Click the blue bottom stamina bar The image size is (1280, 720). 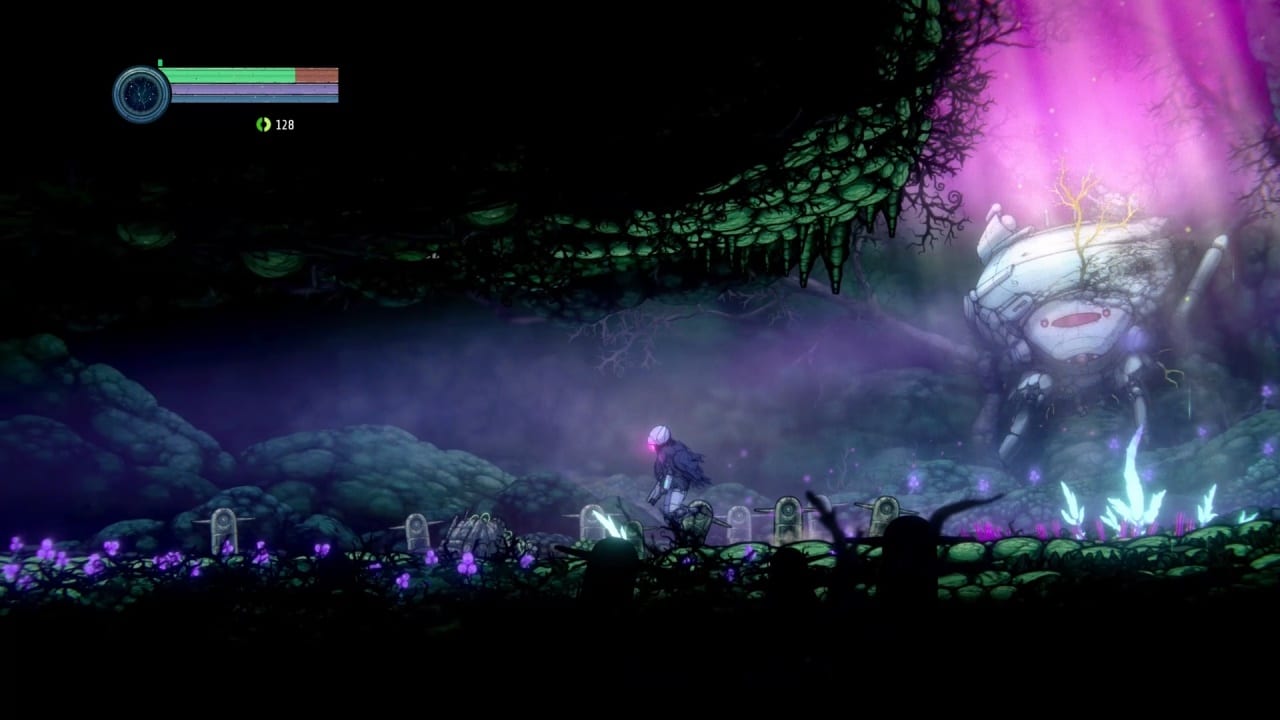tap(245, 100)
